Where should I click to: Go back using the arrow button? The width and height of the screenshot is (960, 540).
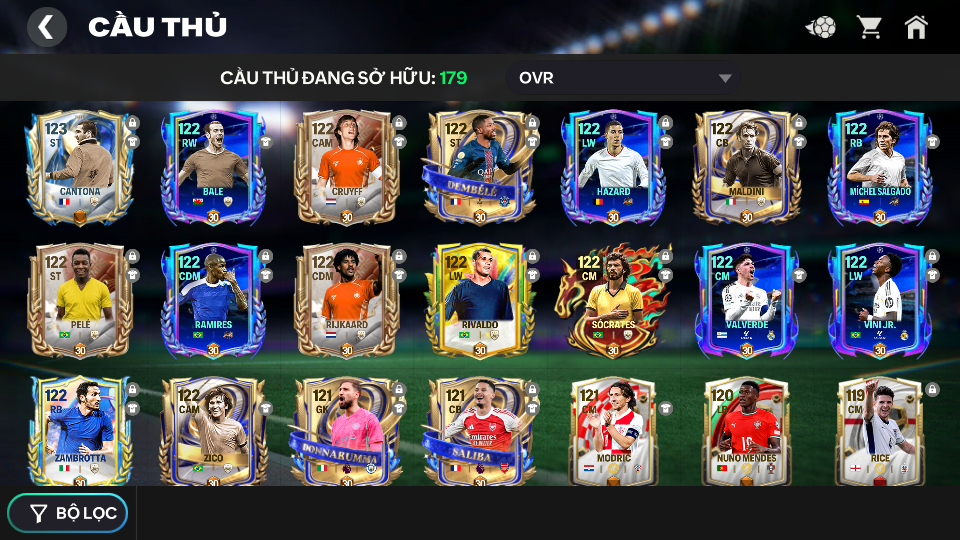tap(46, 27)
